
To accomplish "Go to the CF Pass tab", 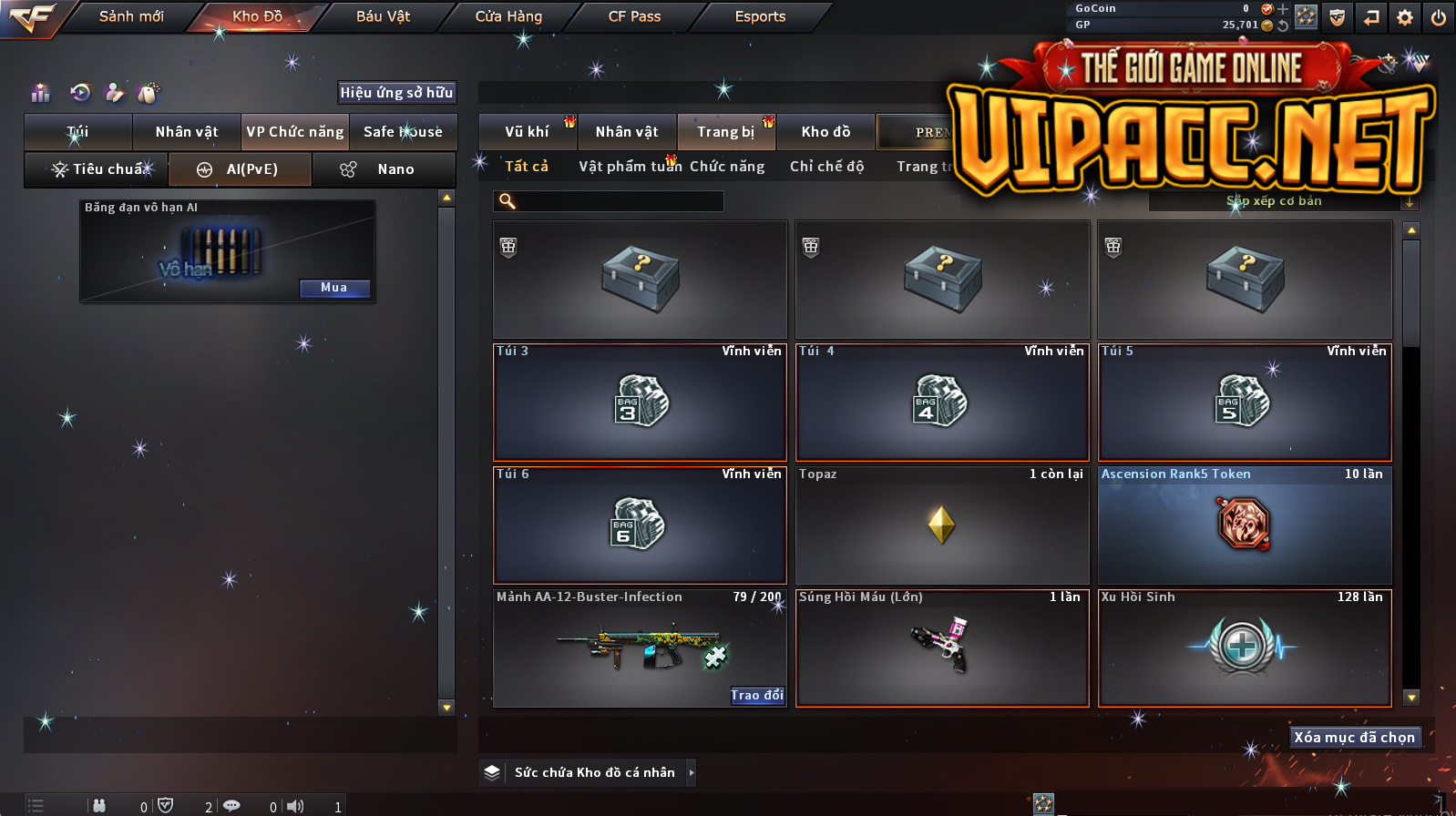I will [634, 16].
